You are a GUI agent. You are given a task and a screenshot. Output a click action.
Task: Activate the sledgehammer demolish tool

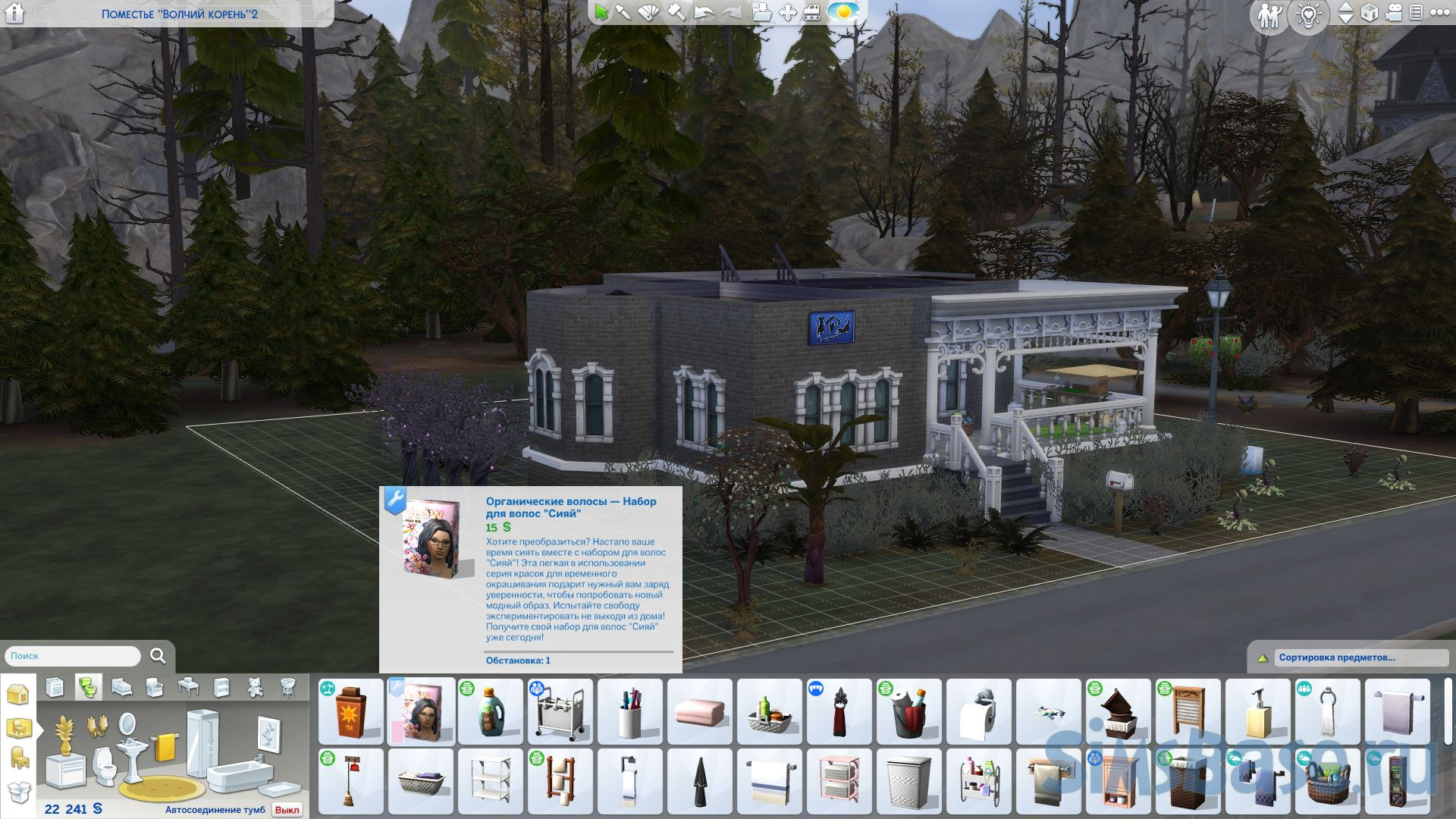click(x=675, y=13)
